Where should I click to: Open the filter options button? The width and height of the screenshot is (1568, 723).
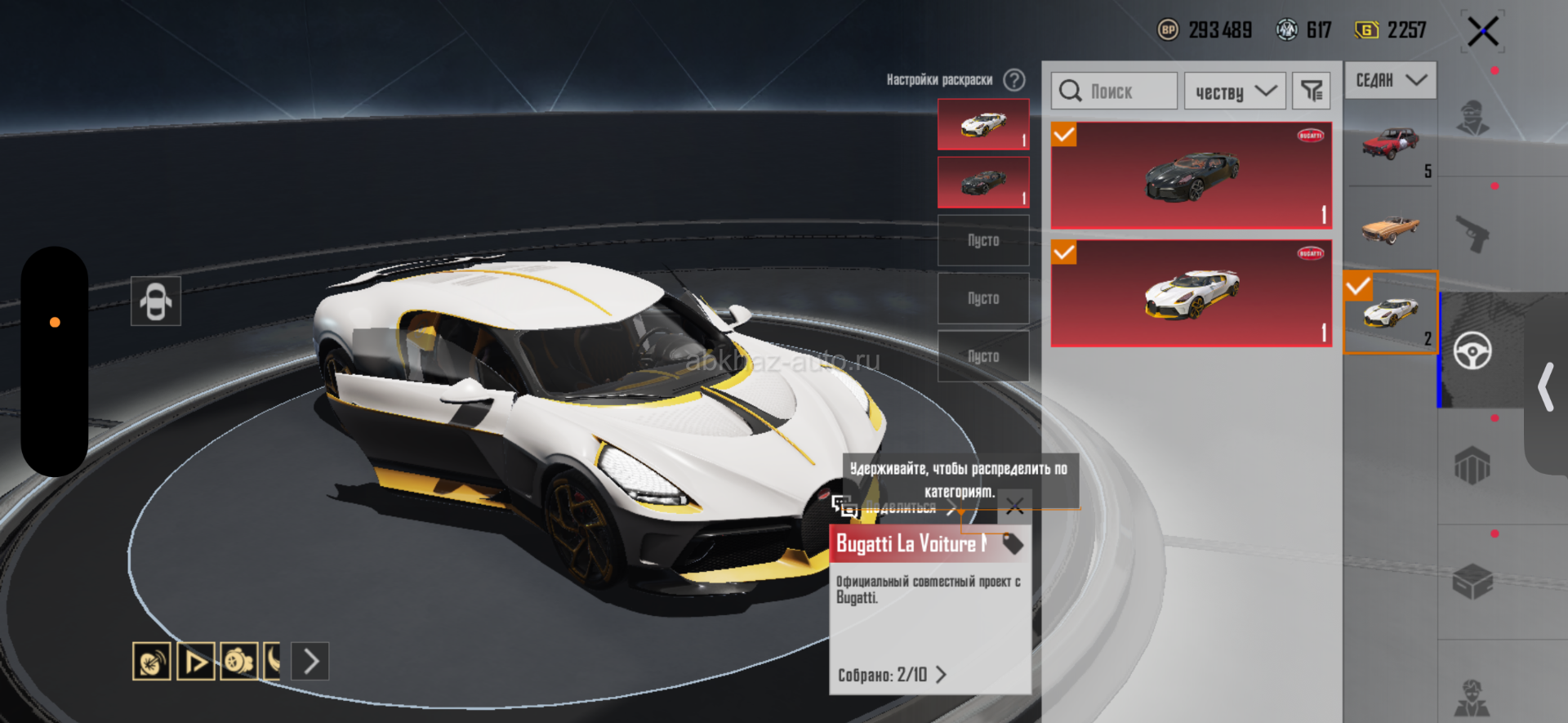pos(1312,91)
